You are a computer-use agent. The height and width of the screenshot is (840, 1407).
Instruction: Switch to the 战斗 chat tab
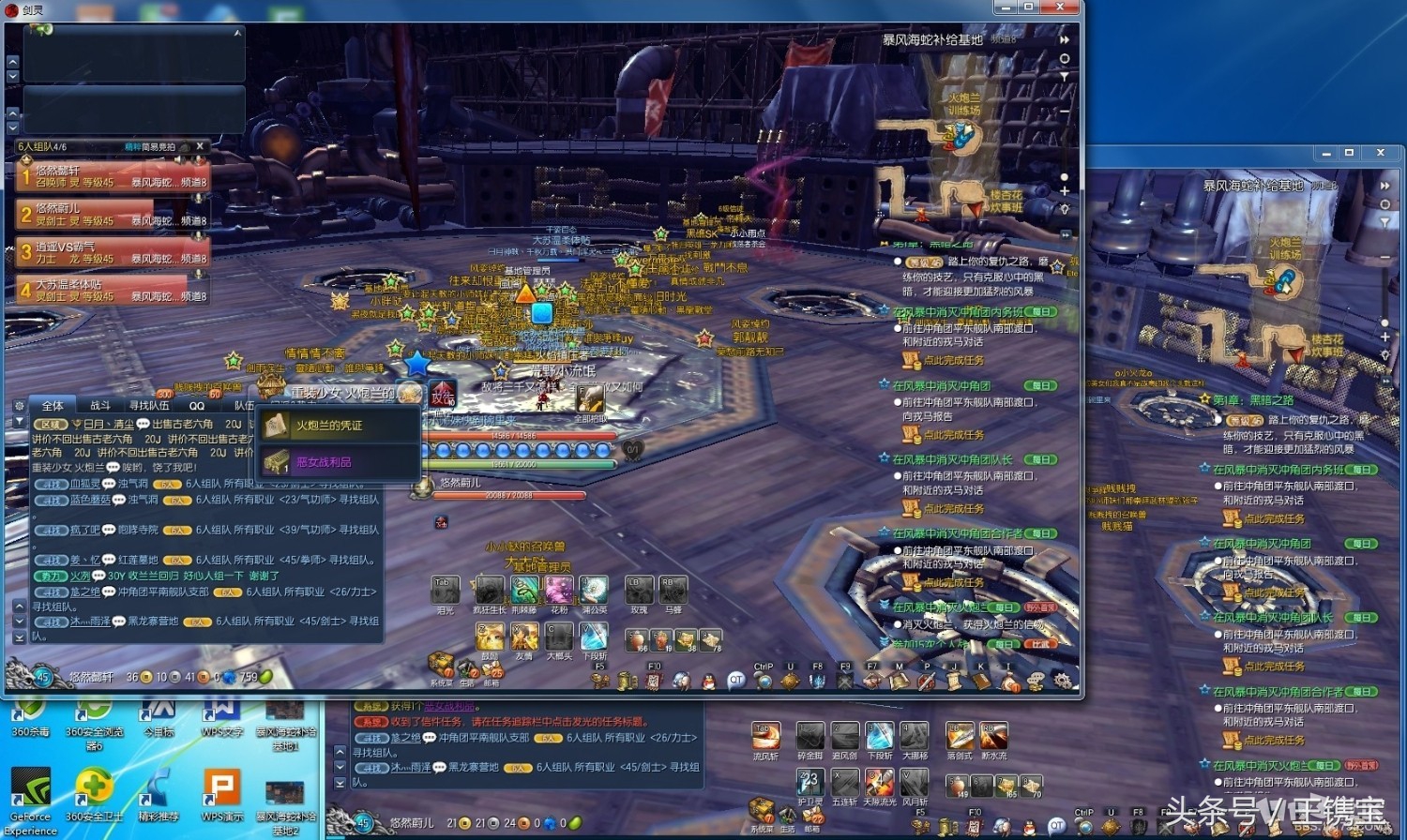[x=100, y=406]
